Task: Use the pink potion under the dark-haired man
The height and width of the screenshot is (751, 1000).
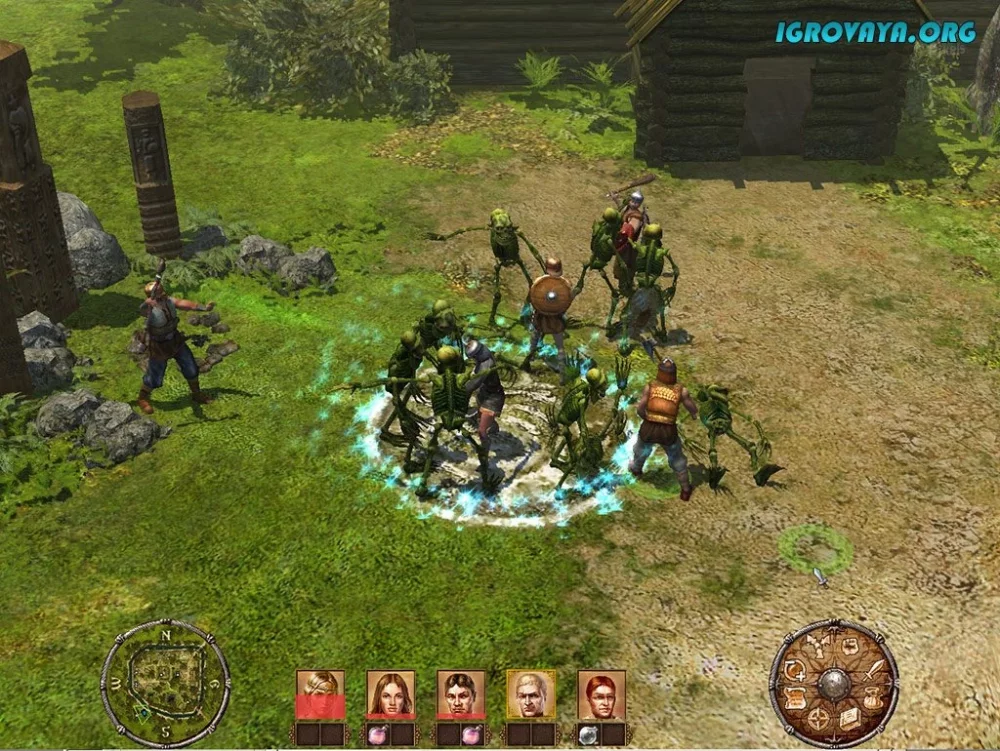Action: [472, 733]
